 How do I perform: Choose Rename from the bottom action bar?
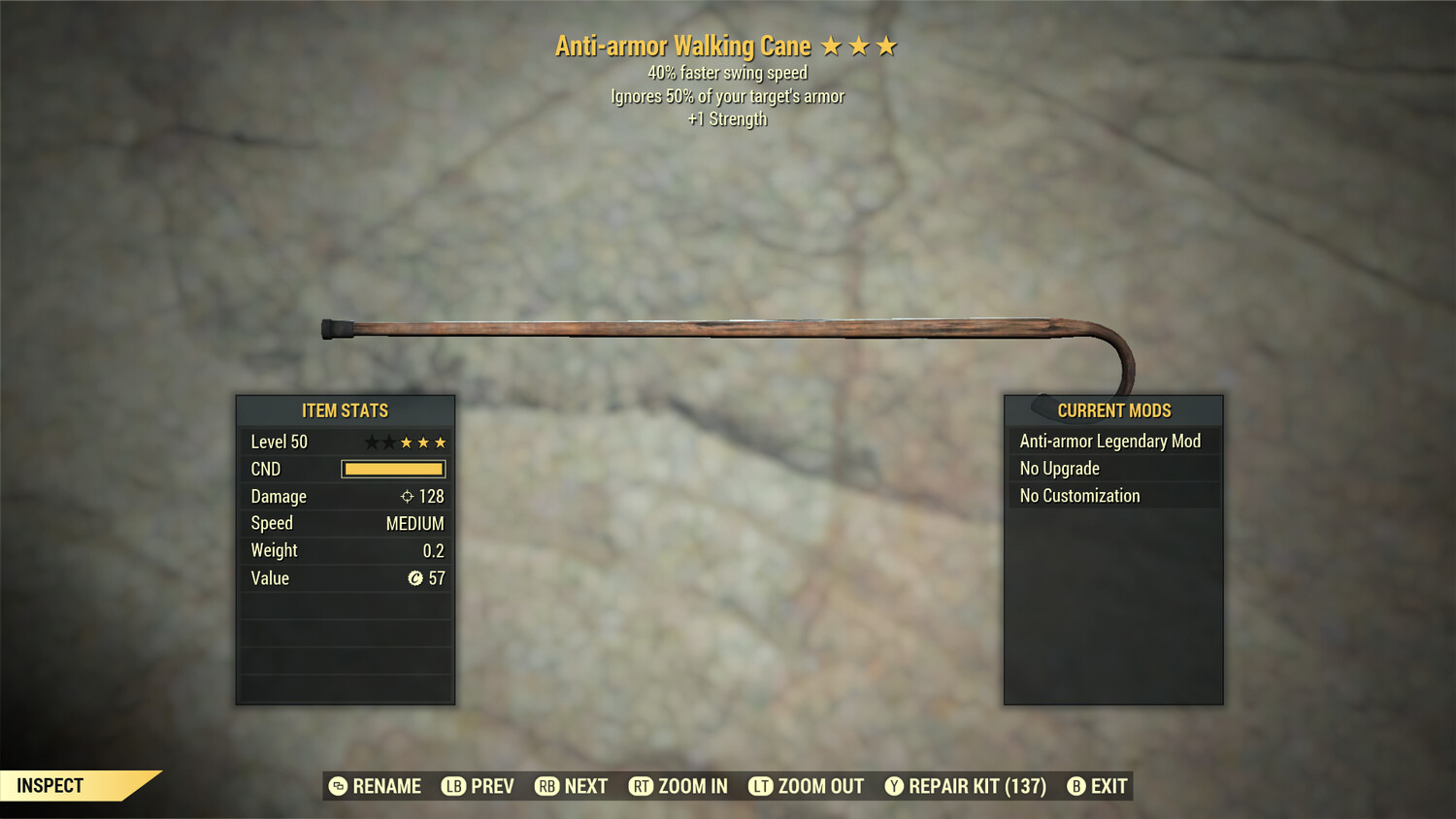pos(386,786)
